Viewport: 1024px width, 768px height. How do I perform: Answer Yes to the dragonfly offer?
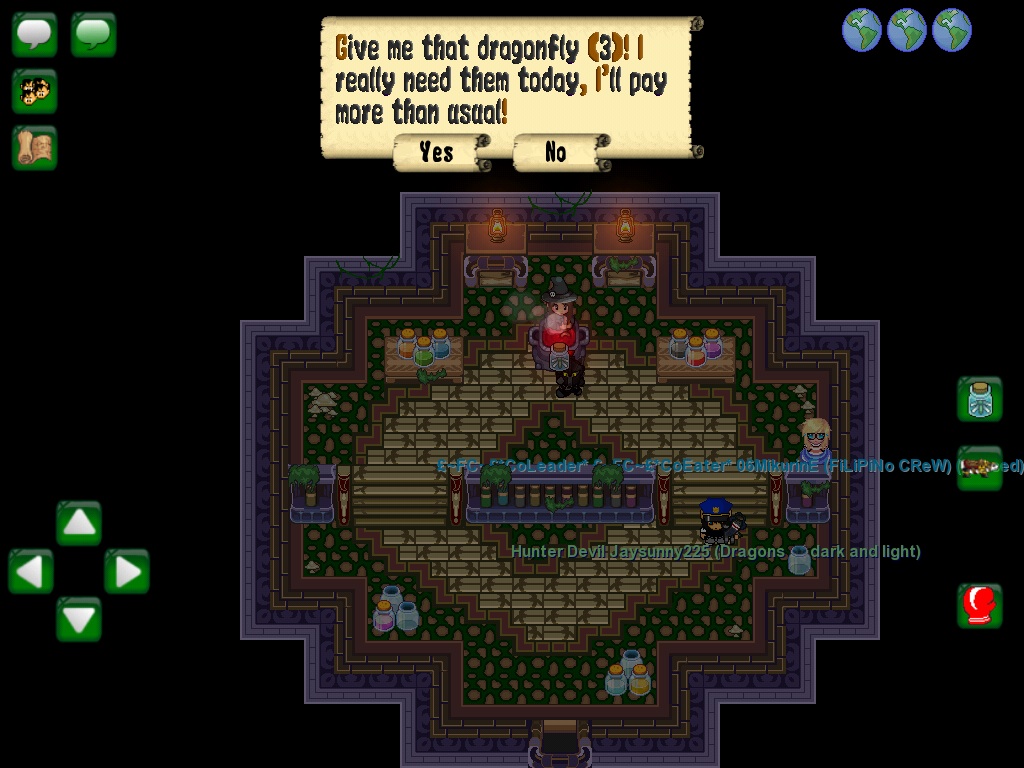437,152
